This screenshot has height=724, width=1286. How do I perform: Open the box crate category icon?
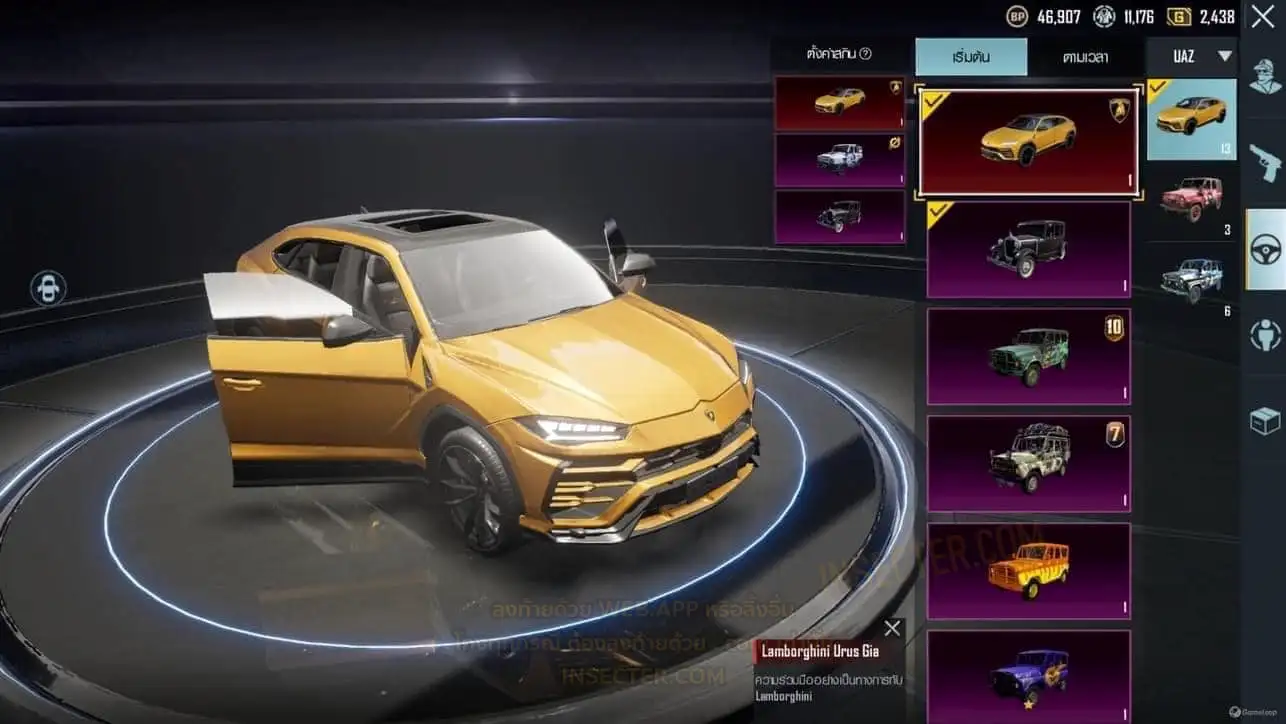click(x=1265, y=422)
